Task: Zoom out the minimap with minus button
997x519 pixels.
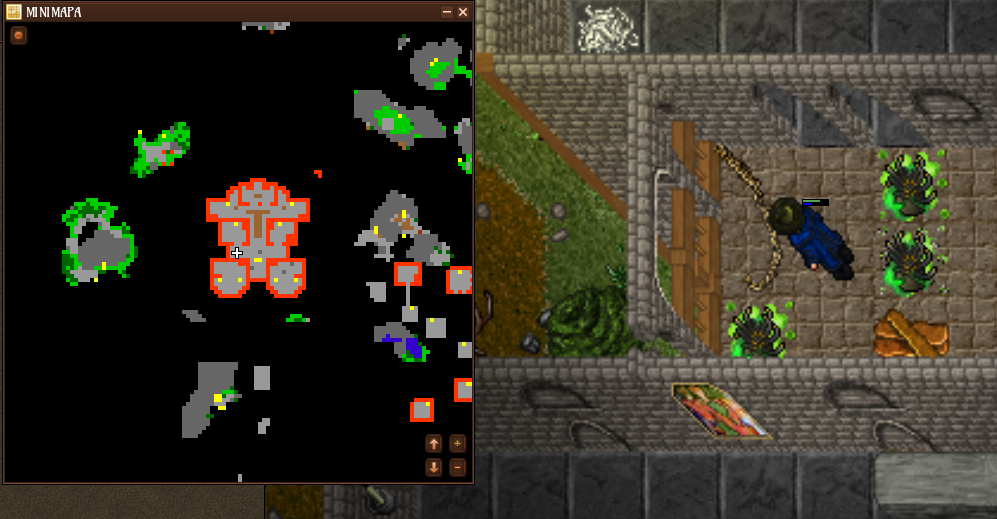Action: (x=457, y=467)
